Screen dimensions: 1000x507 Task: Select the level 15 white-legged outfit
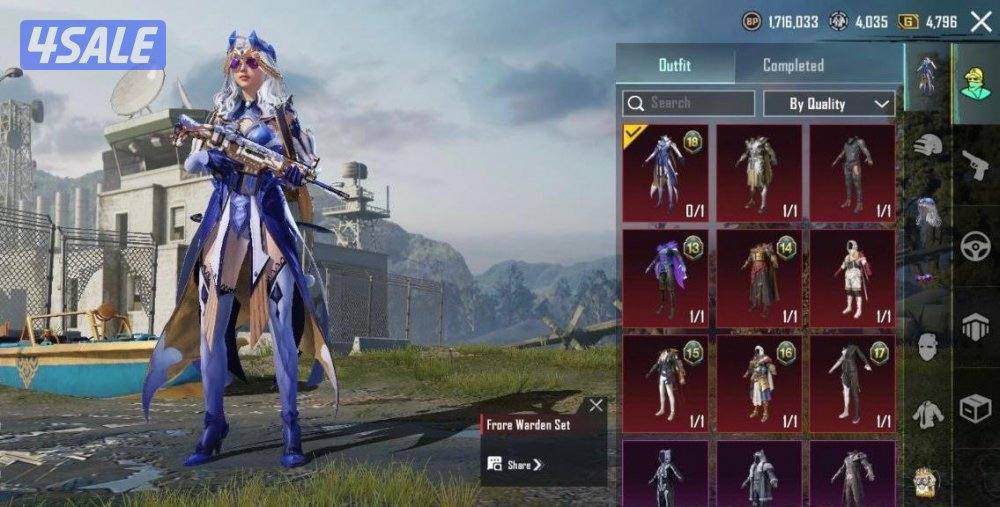coord(665,384)
